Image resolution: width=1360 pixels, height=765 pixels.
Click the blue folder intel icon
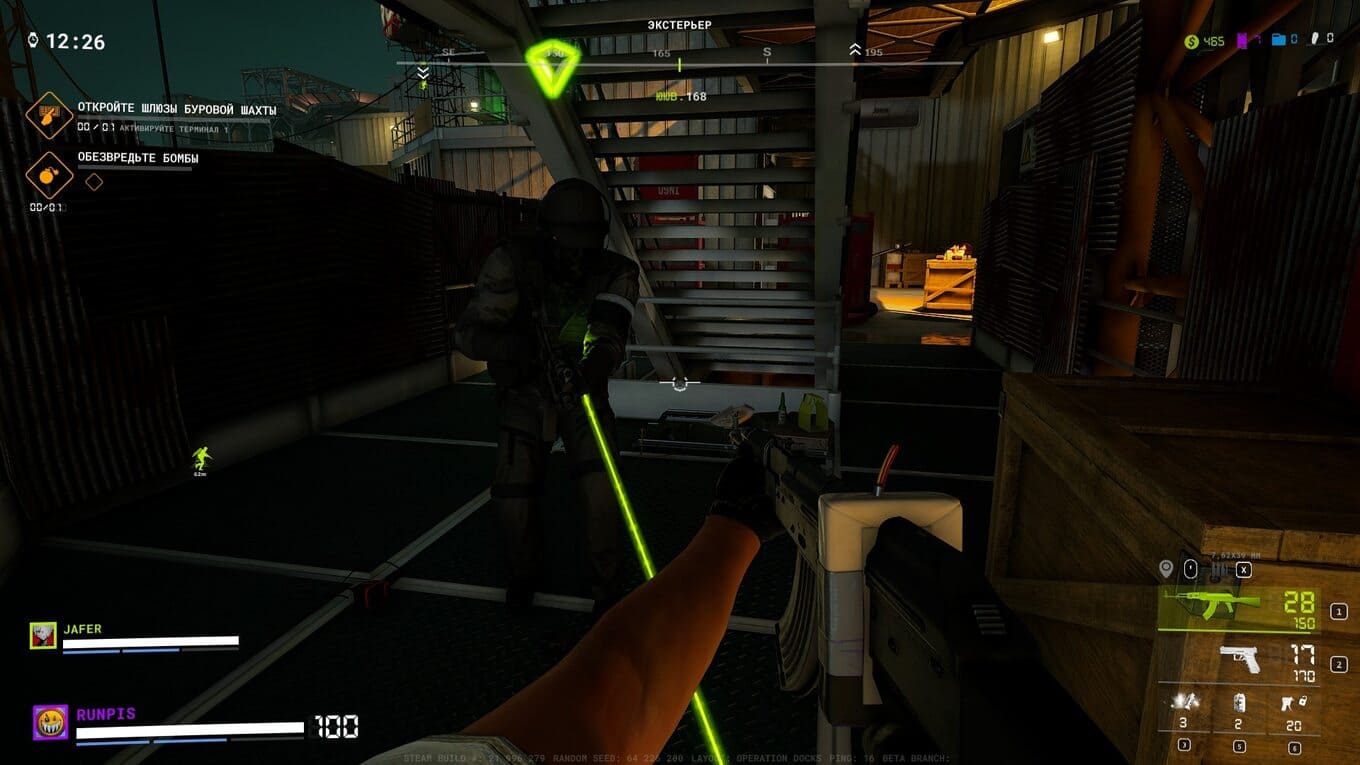point(1279,40)
